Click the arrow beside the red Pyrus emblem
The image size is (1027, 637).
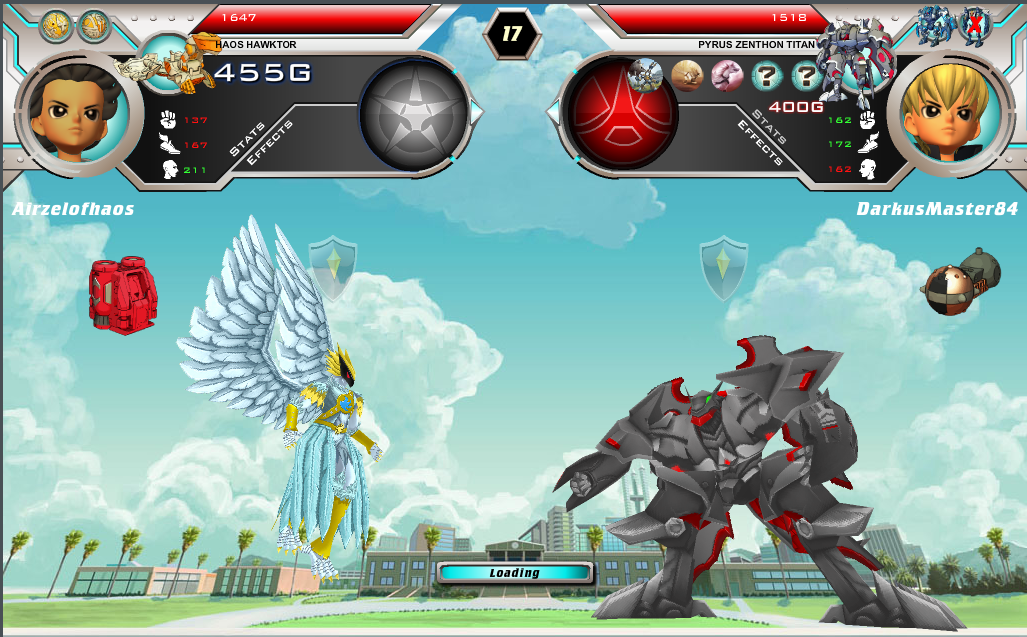point(553,112)
